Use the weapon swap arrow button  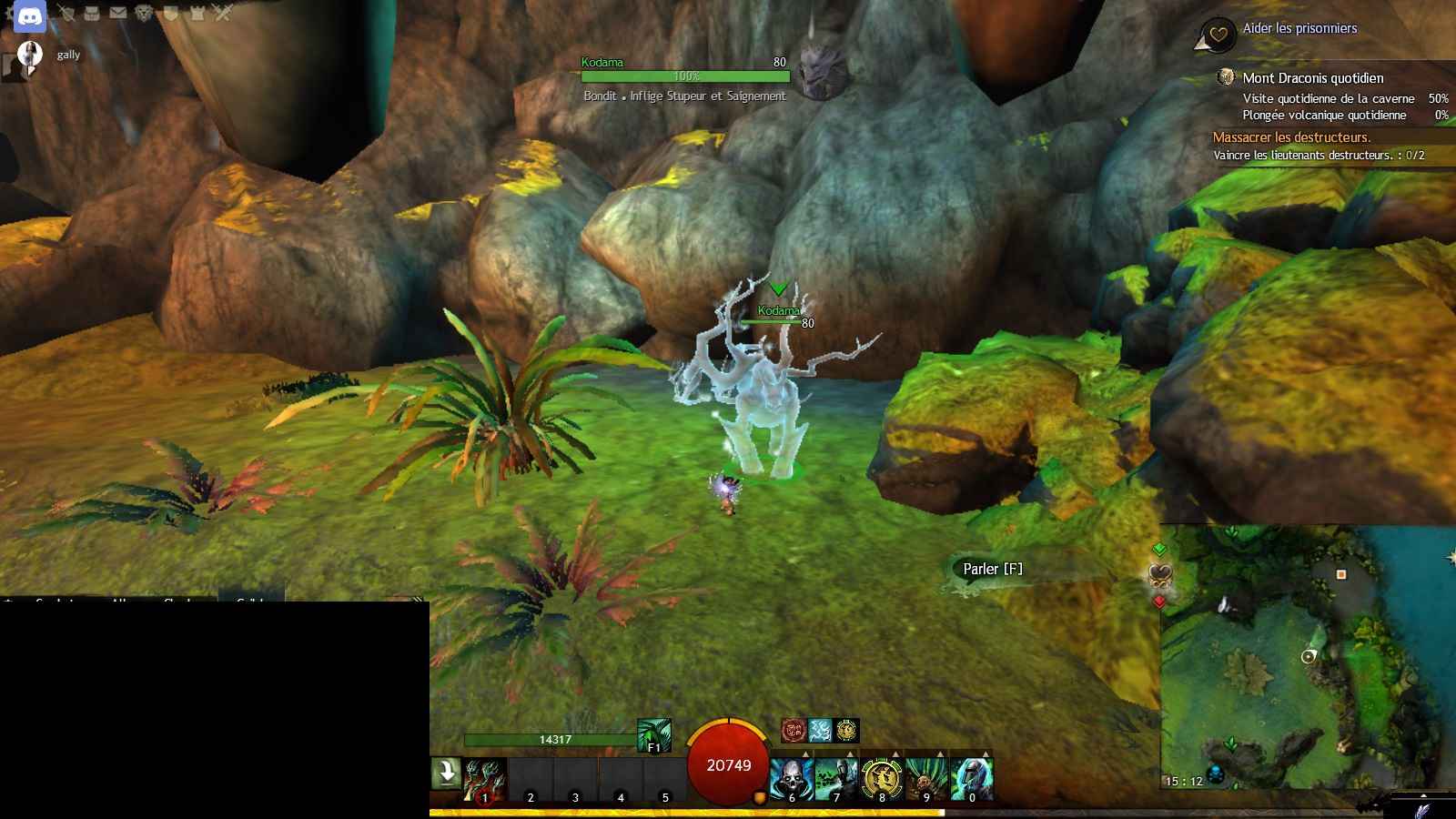pyautogui.click(x=446, y=773)
